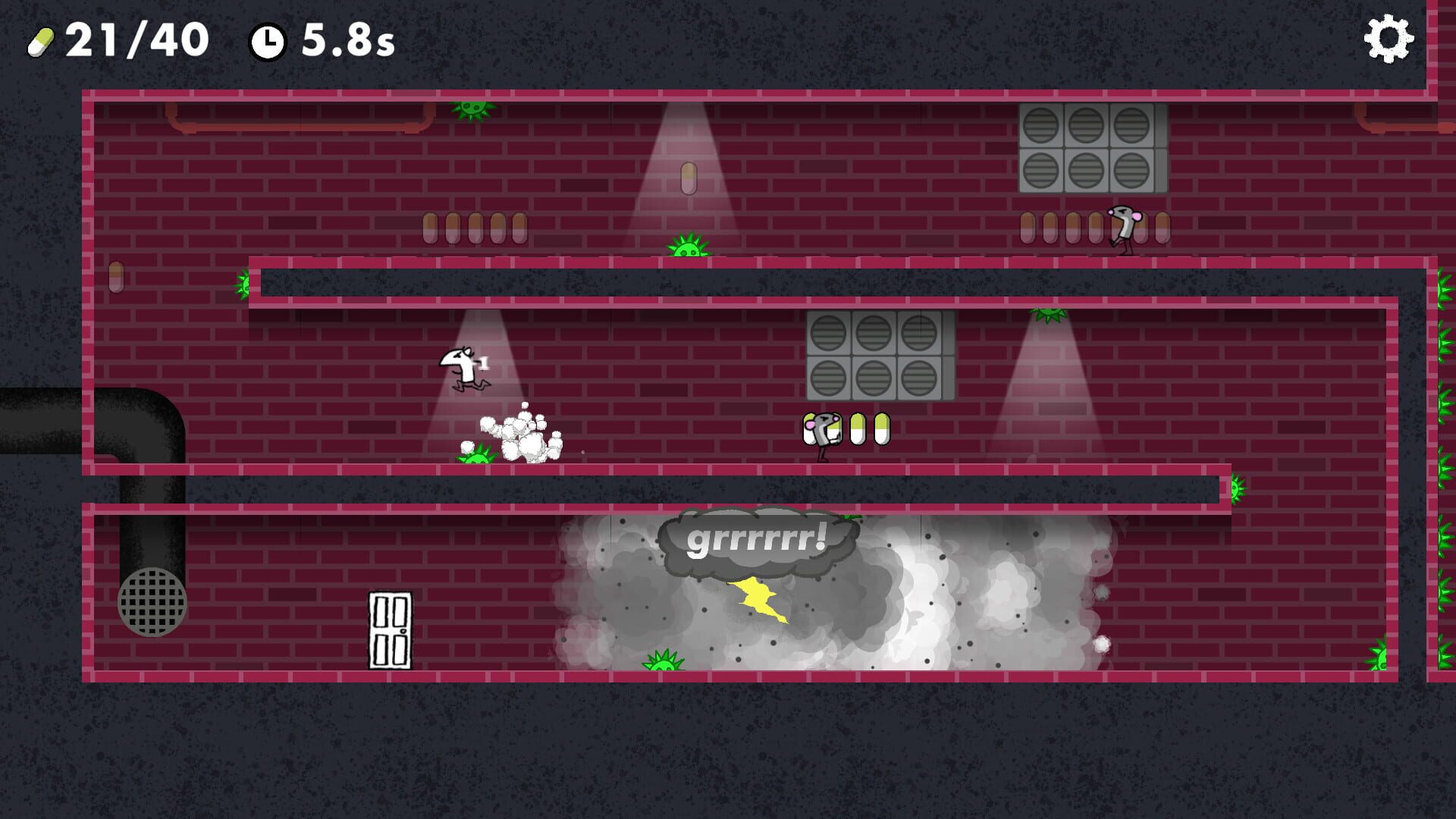
Task: Pick up the single pill under the top spotlight
Action: coord(689,177)
